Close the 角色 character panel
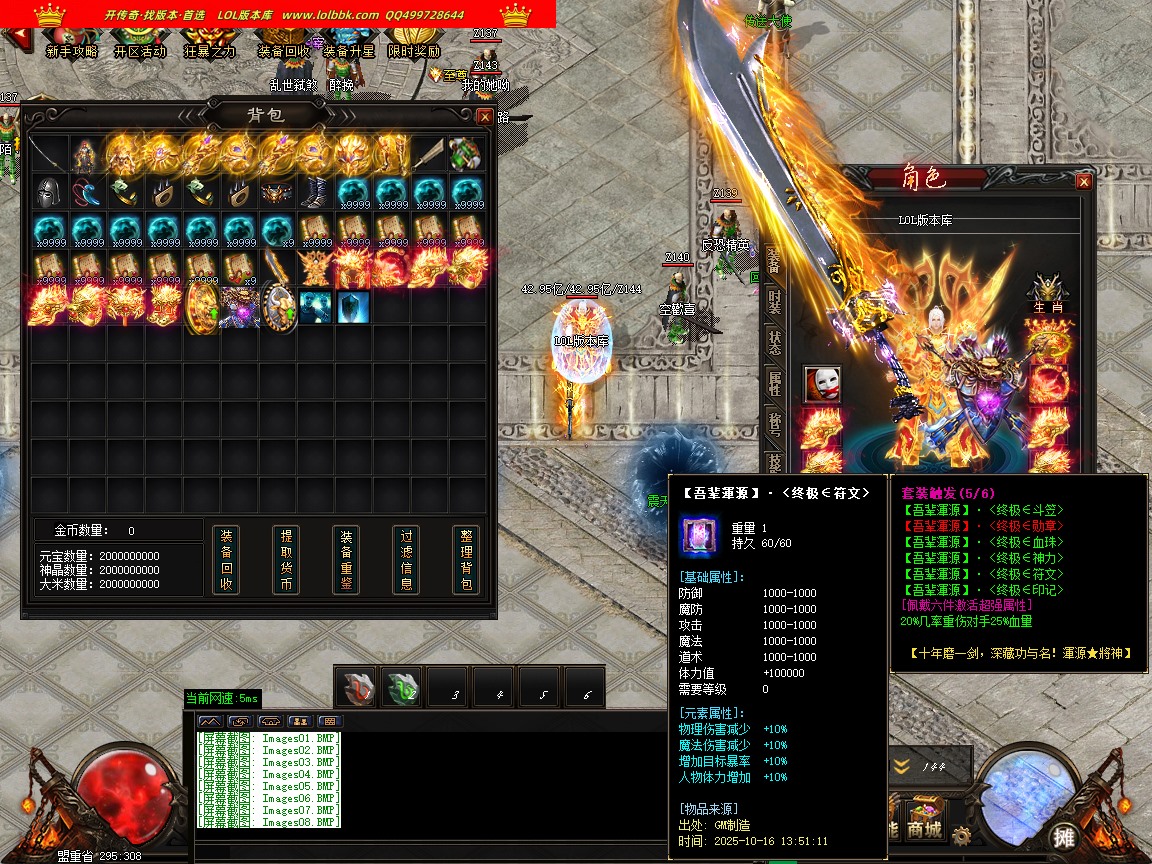 point(1084,182)
